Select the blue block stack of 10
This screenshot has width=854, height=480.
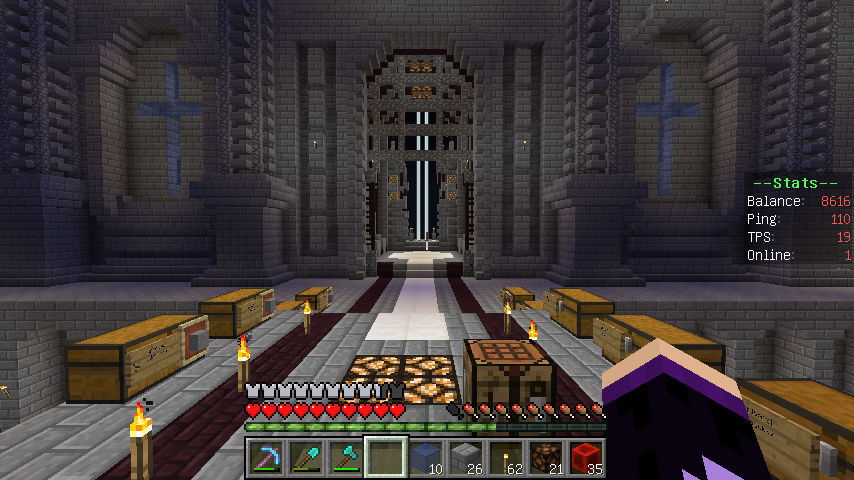coord(425,457)
